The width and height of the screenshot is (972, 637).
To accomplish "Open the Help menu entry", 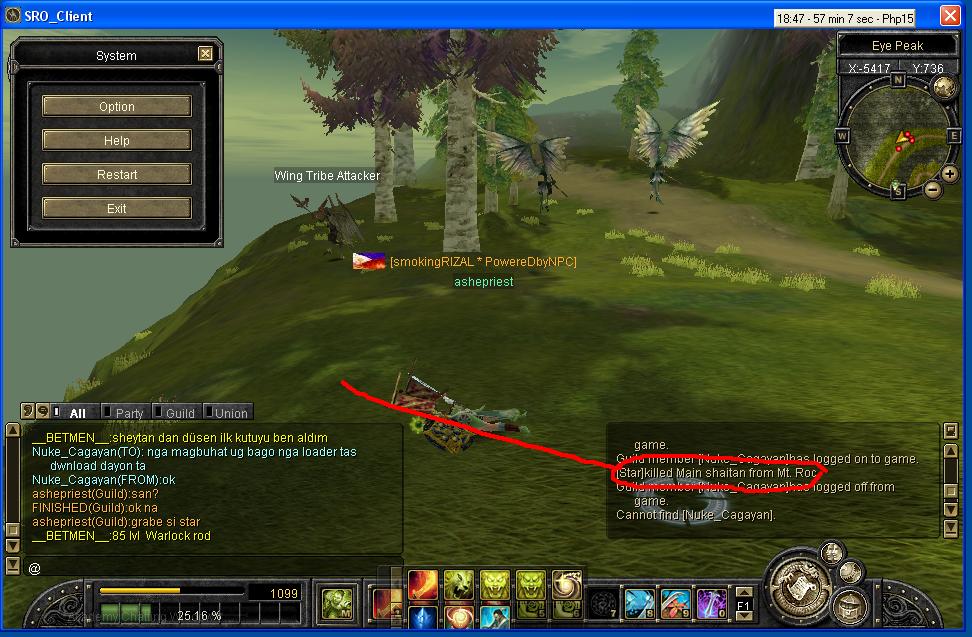I will [x=116, y=140].
